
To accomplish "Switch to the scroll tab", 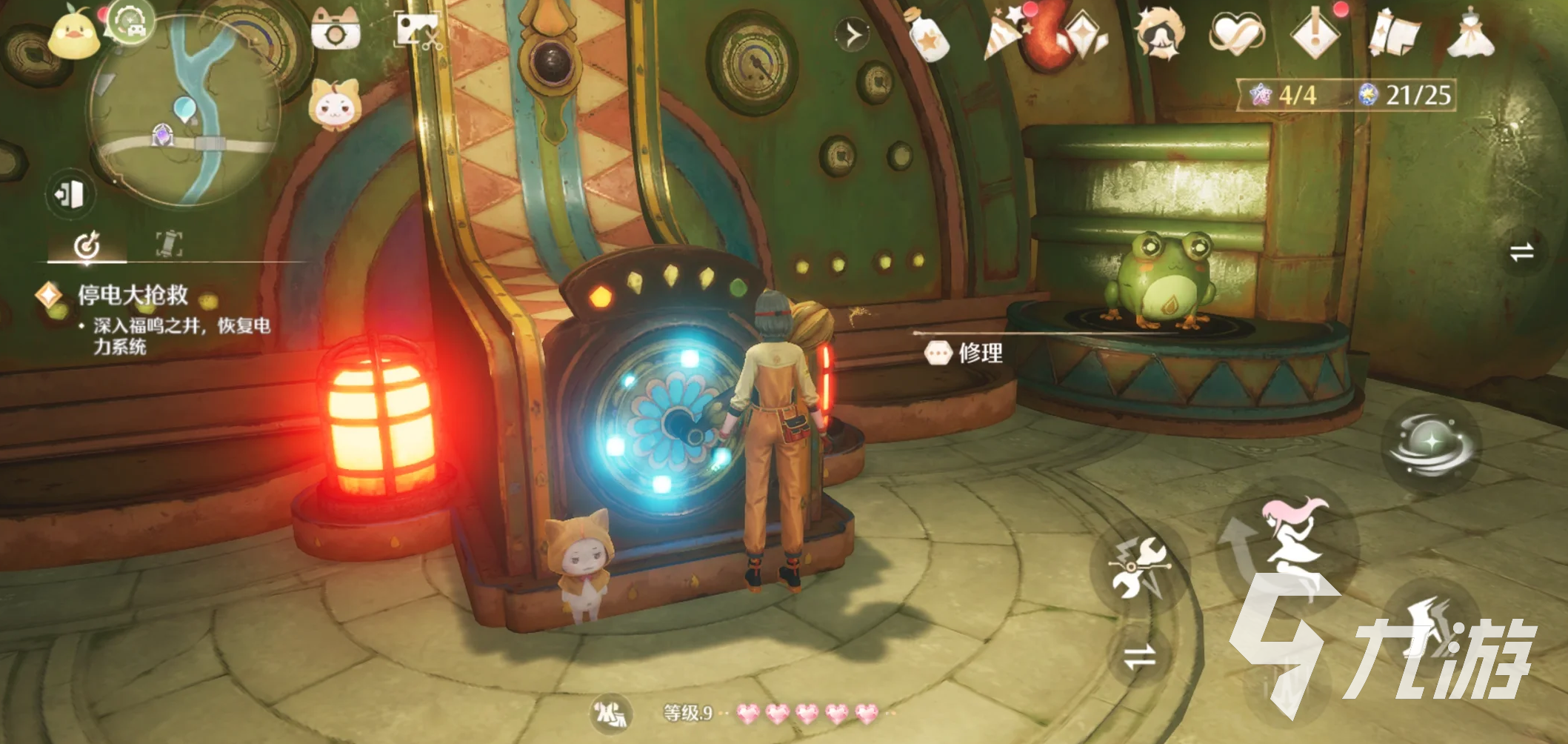I will (x=169, y=244).
